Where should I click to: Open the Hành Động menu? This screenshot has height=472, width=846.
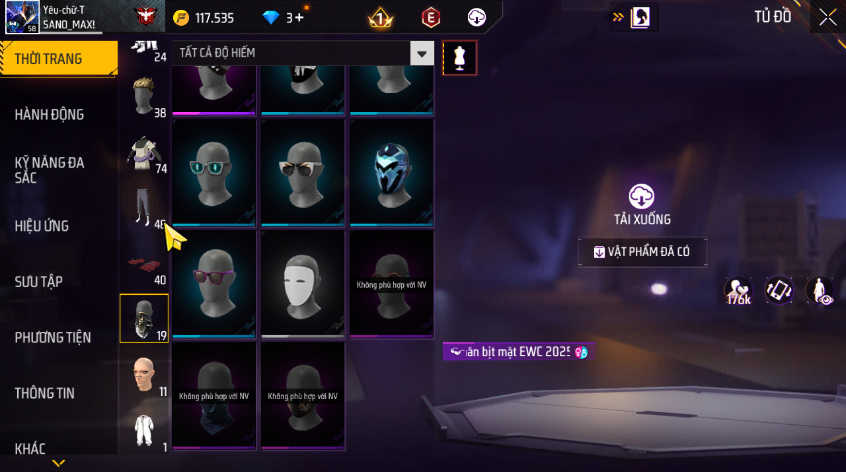[x=50, y=114]
